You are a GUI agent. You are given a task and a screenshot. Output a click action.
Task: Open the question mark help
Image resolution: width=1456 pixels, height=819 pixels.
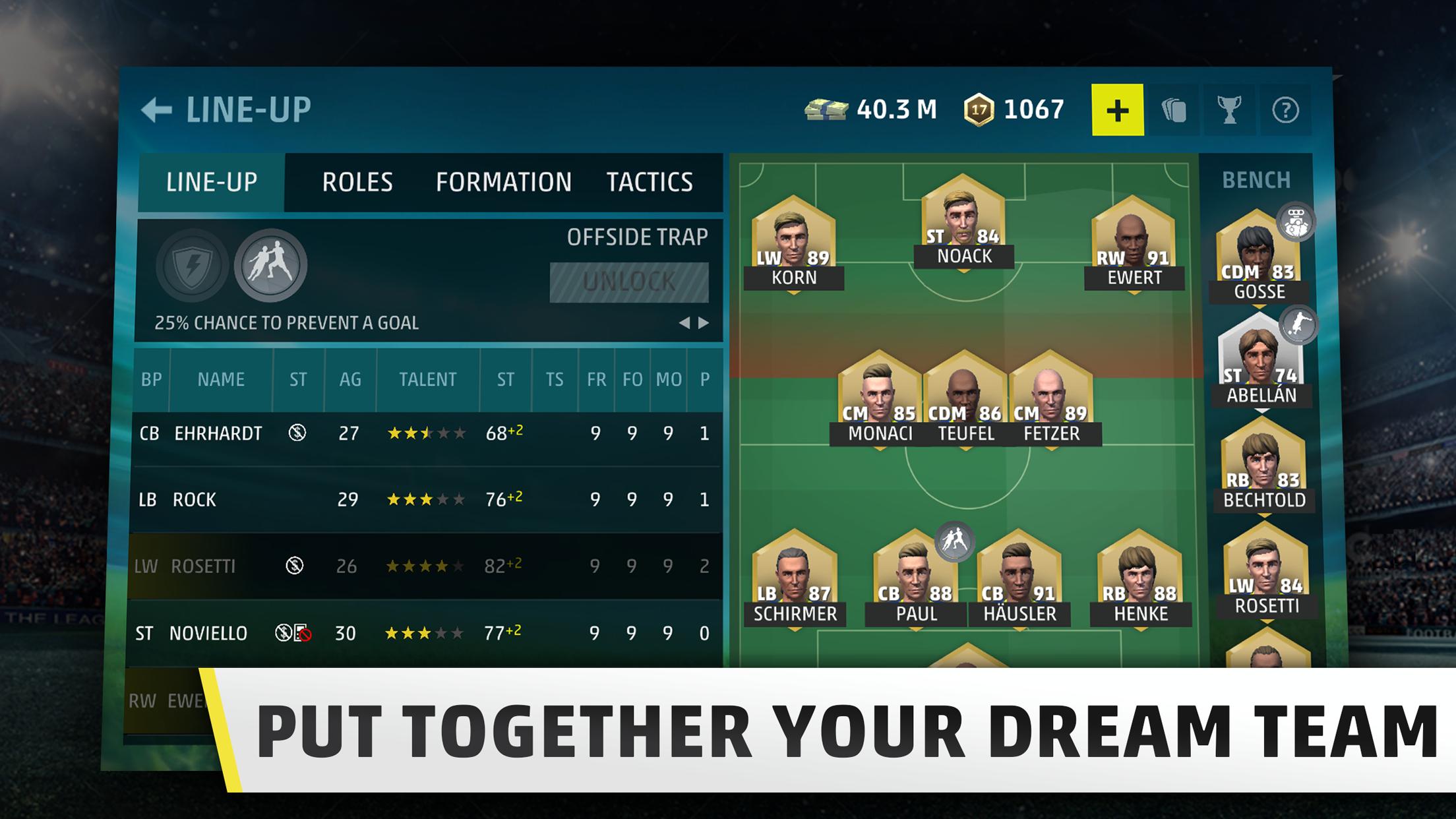[1285, 110]
